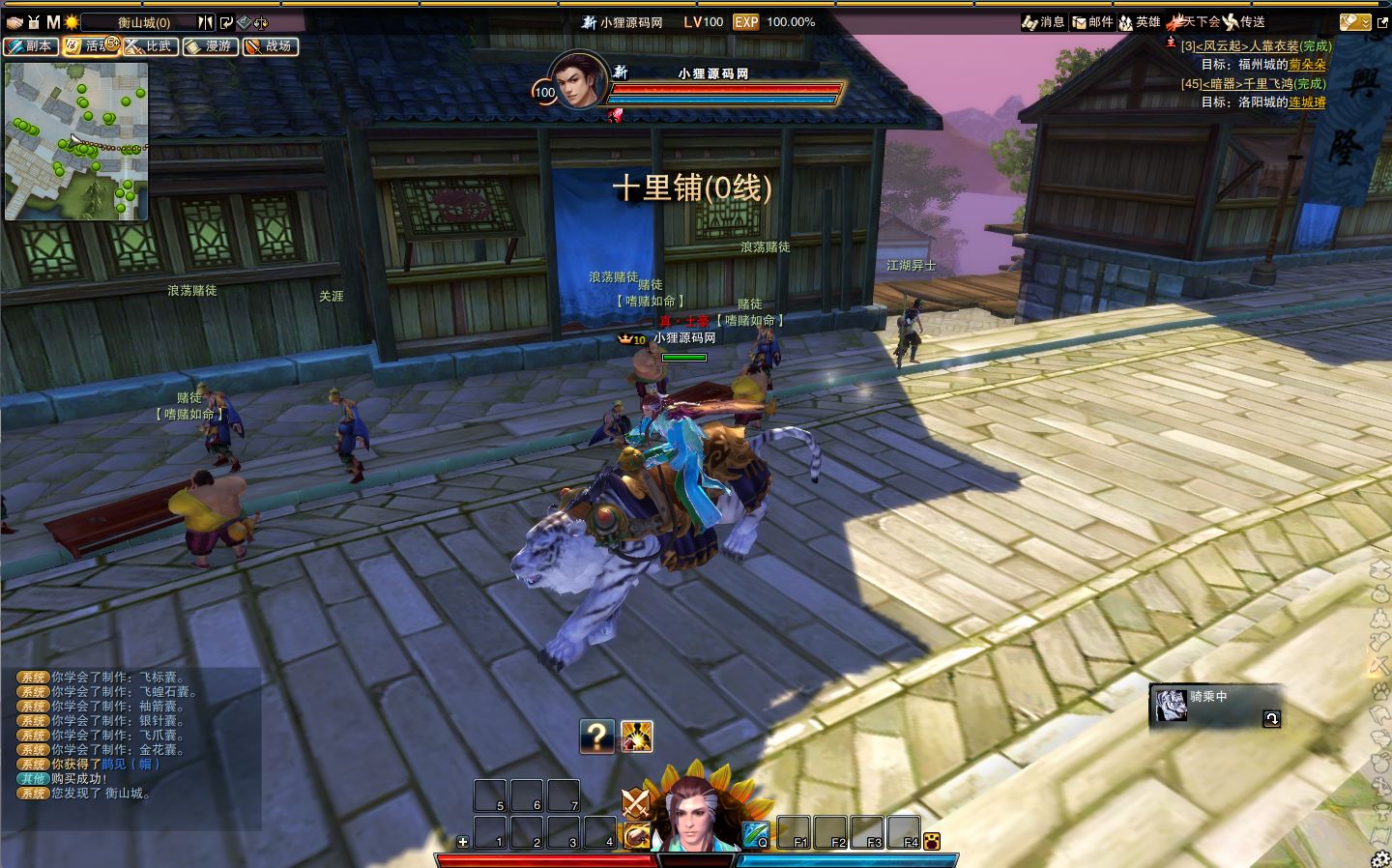The height and width of the screenshot is (868, 1392).
Task: Select the 比武 duel button
Action: point(150,46)
